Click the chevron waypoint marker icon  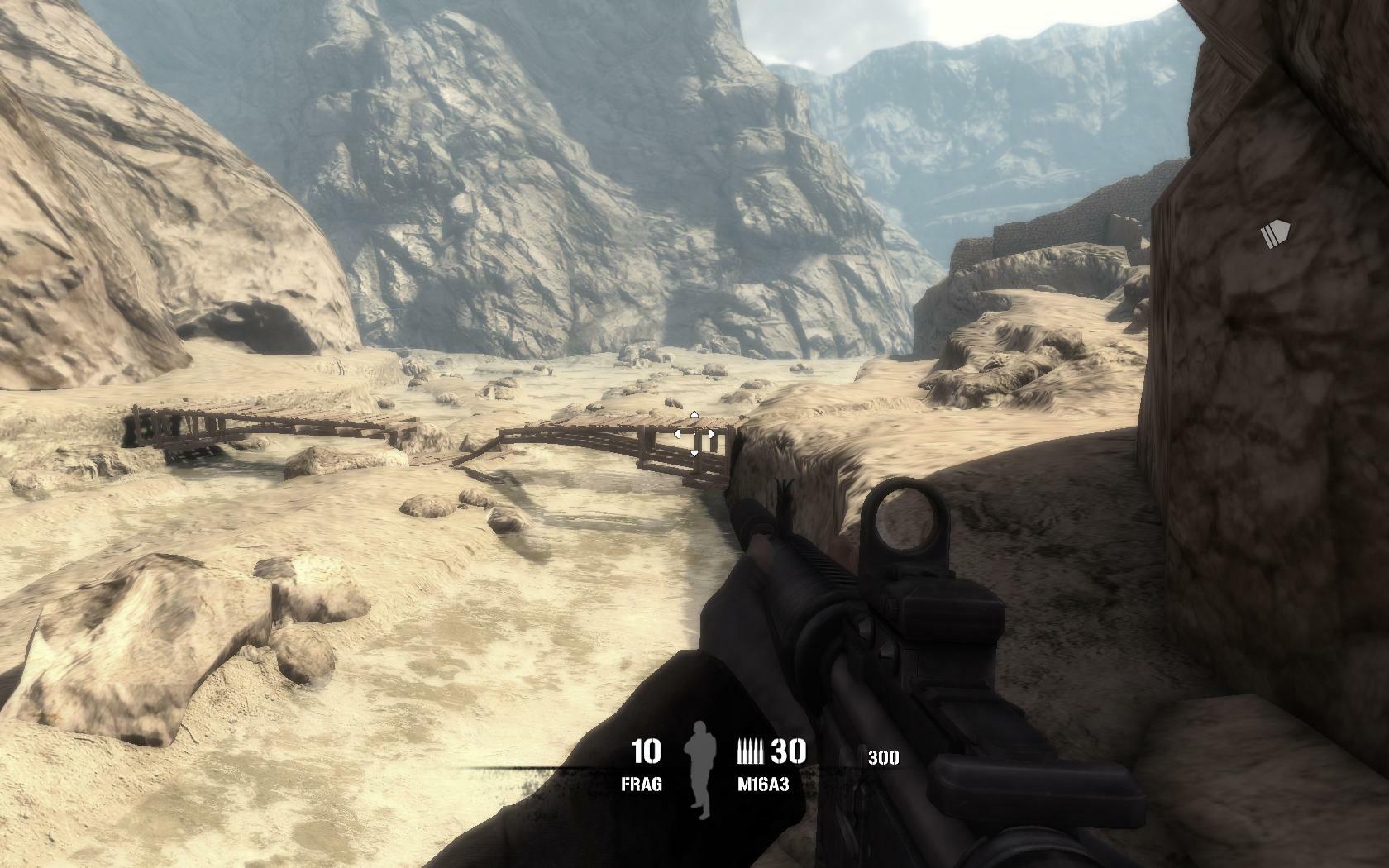pyautogui.click(x=1276, y=235)
